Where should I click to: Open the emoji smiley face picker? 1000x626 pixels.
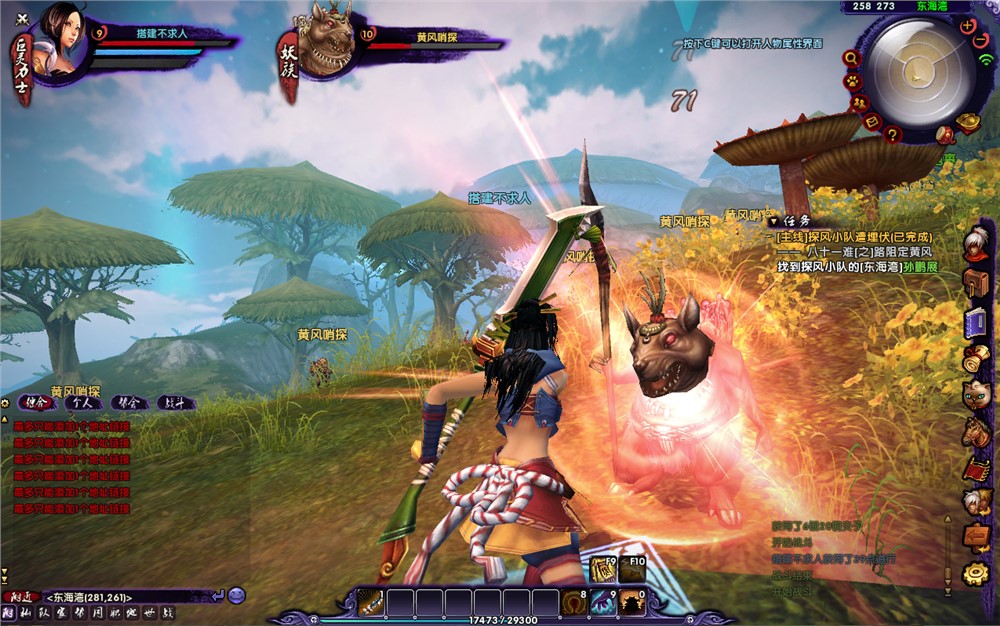coord(237,596)
